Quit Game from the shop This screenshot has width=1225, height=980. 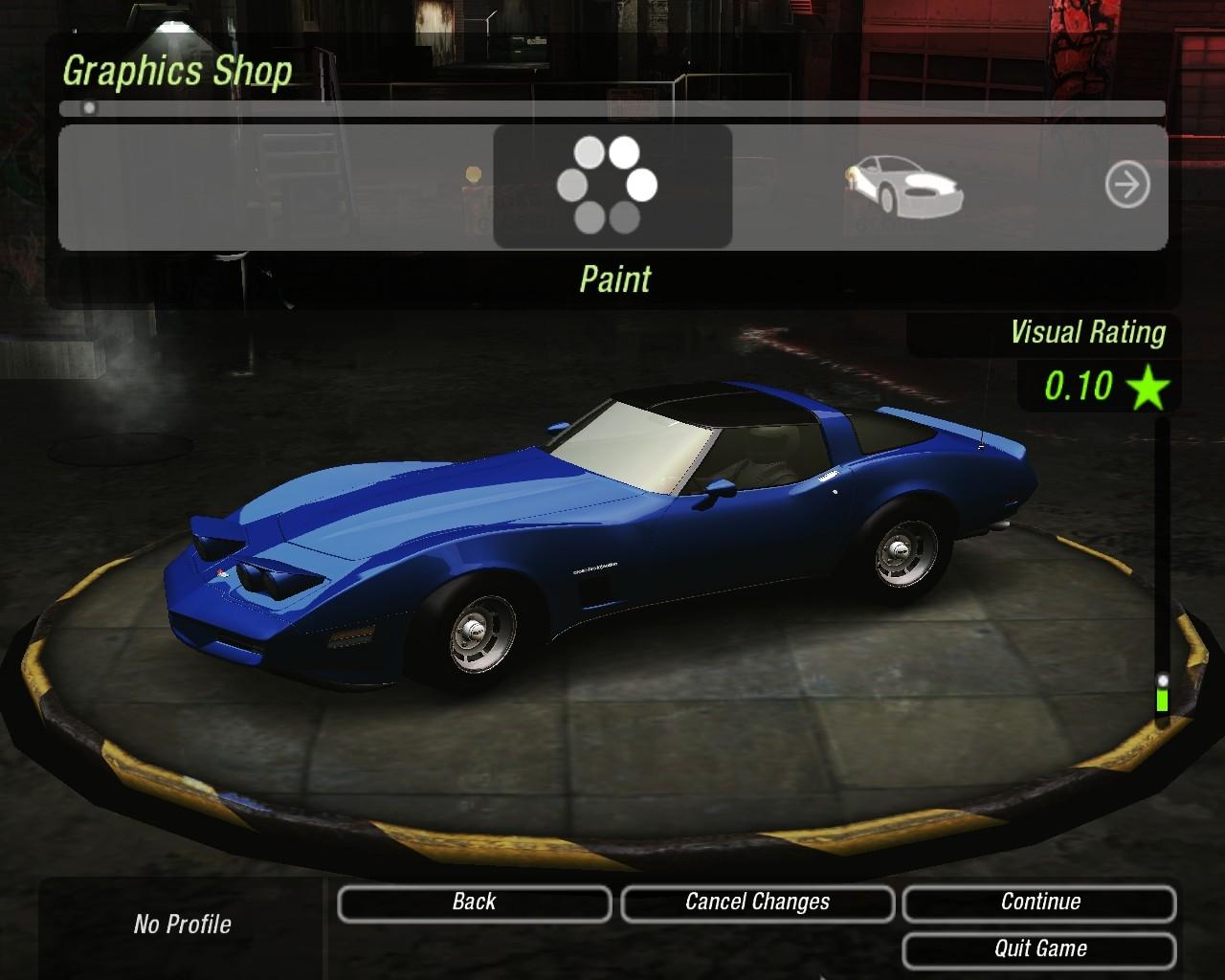pos(1039,949)
